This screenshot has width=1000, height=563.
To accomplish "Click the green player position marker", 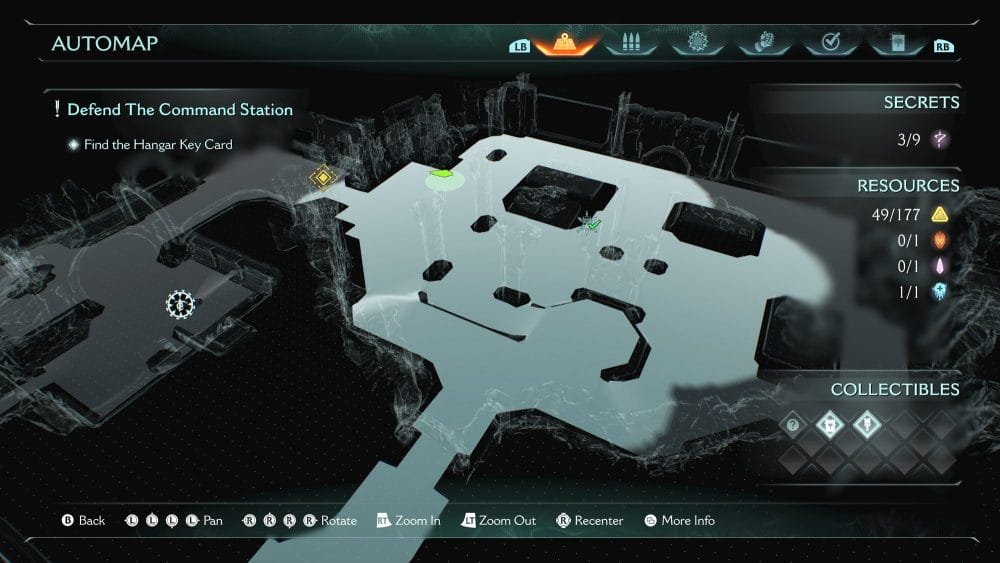I will (443, 177).
